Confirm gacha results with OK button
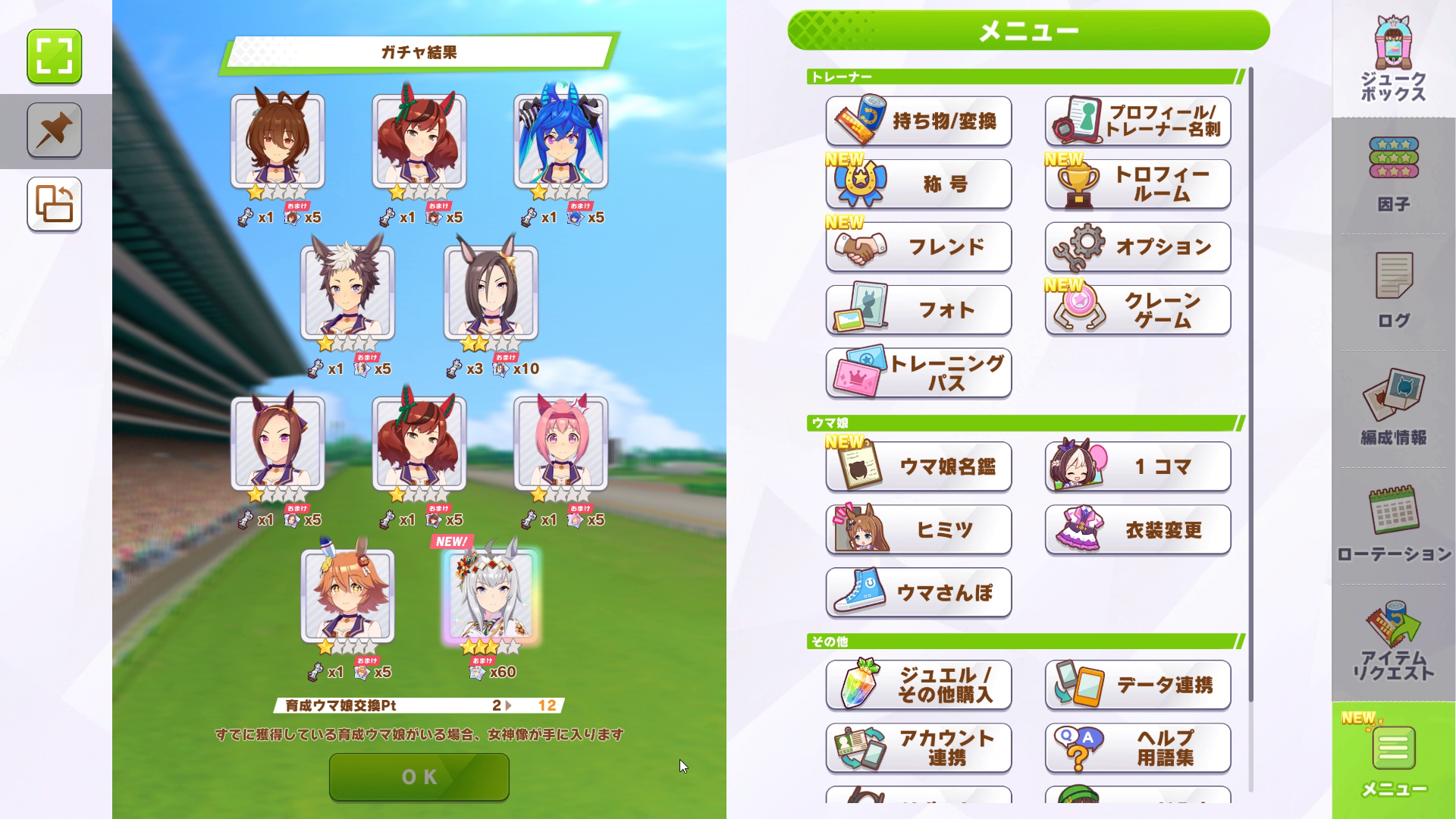1456x819 pixels. tap(419, 777)
